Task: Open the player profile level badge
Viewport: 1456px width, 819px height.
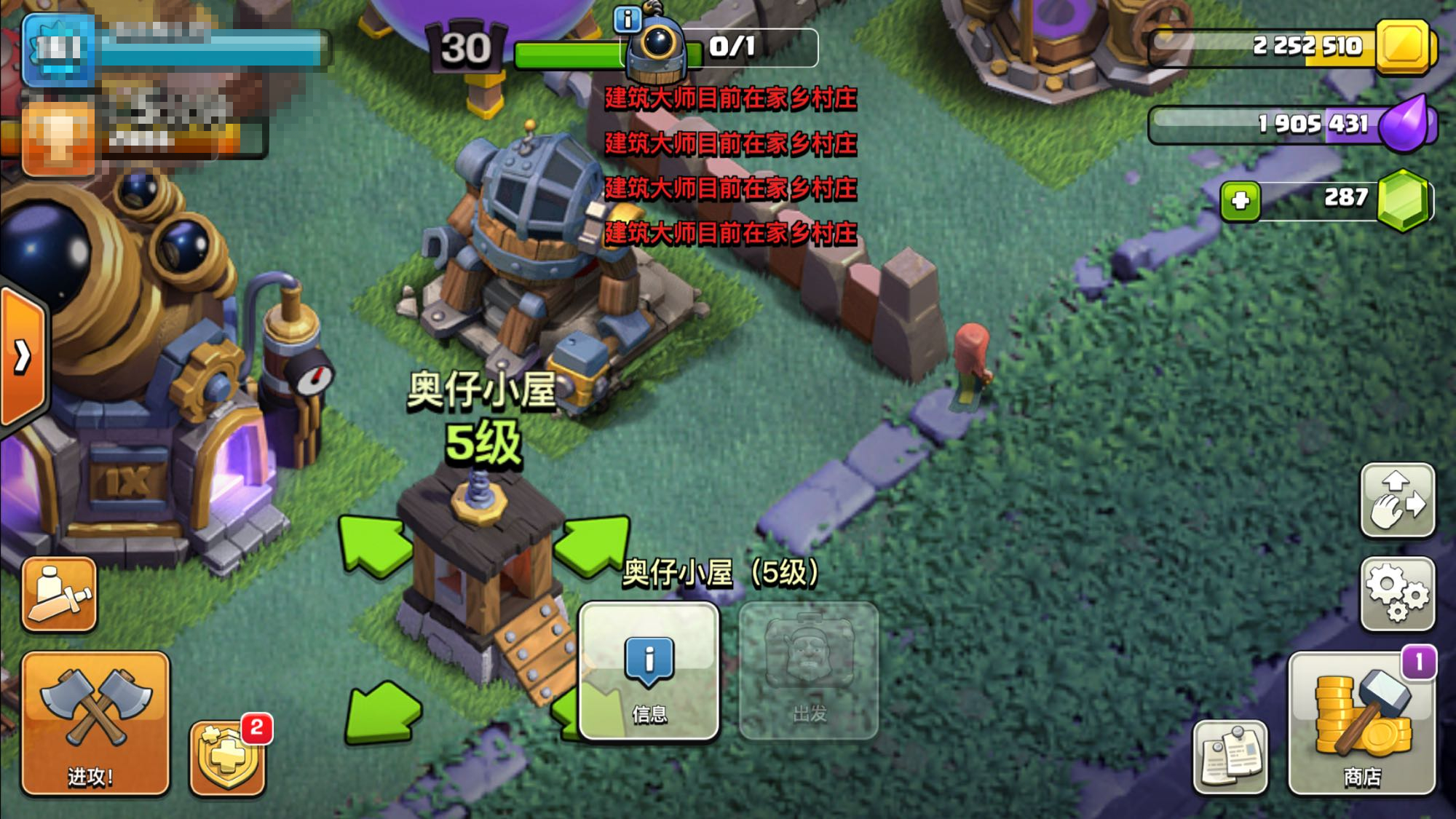Action: (x=58, y=50)
